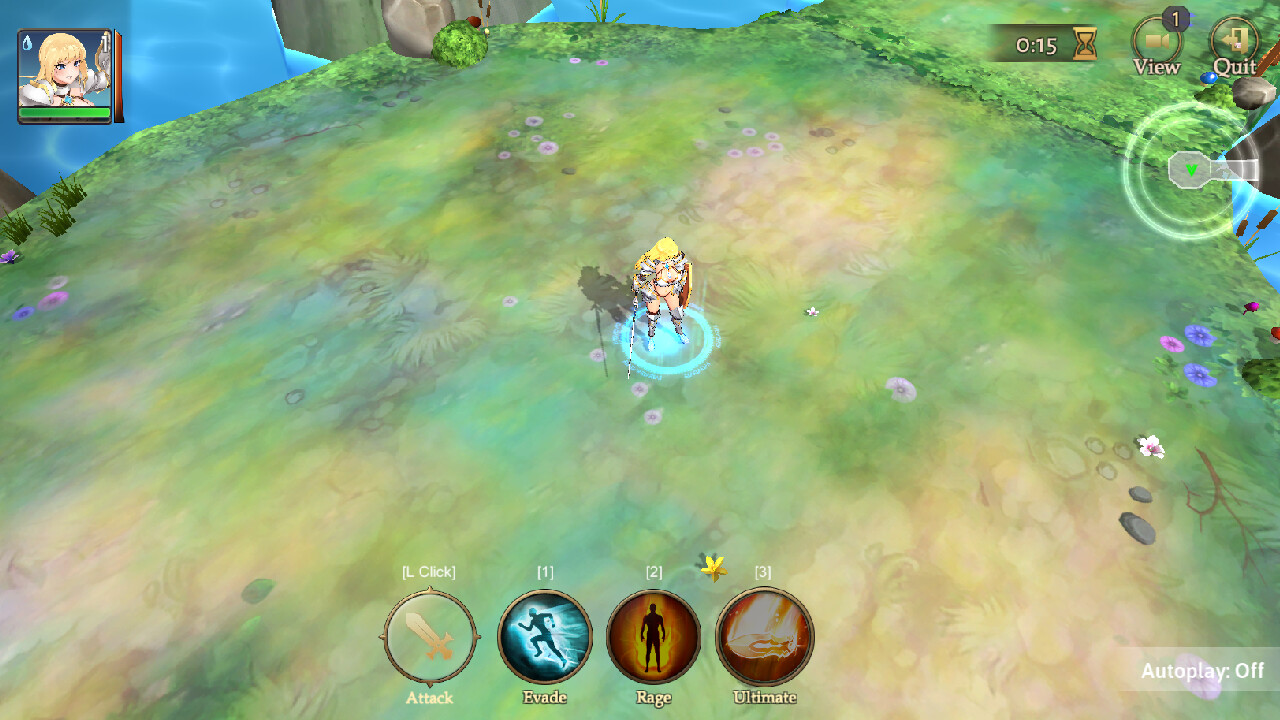This screenshot has height=720, width=1280.
Task: Select the Attack skill icon
Action: (428, 636)
